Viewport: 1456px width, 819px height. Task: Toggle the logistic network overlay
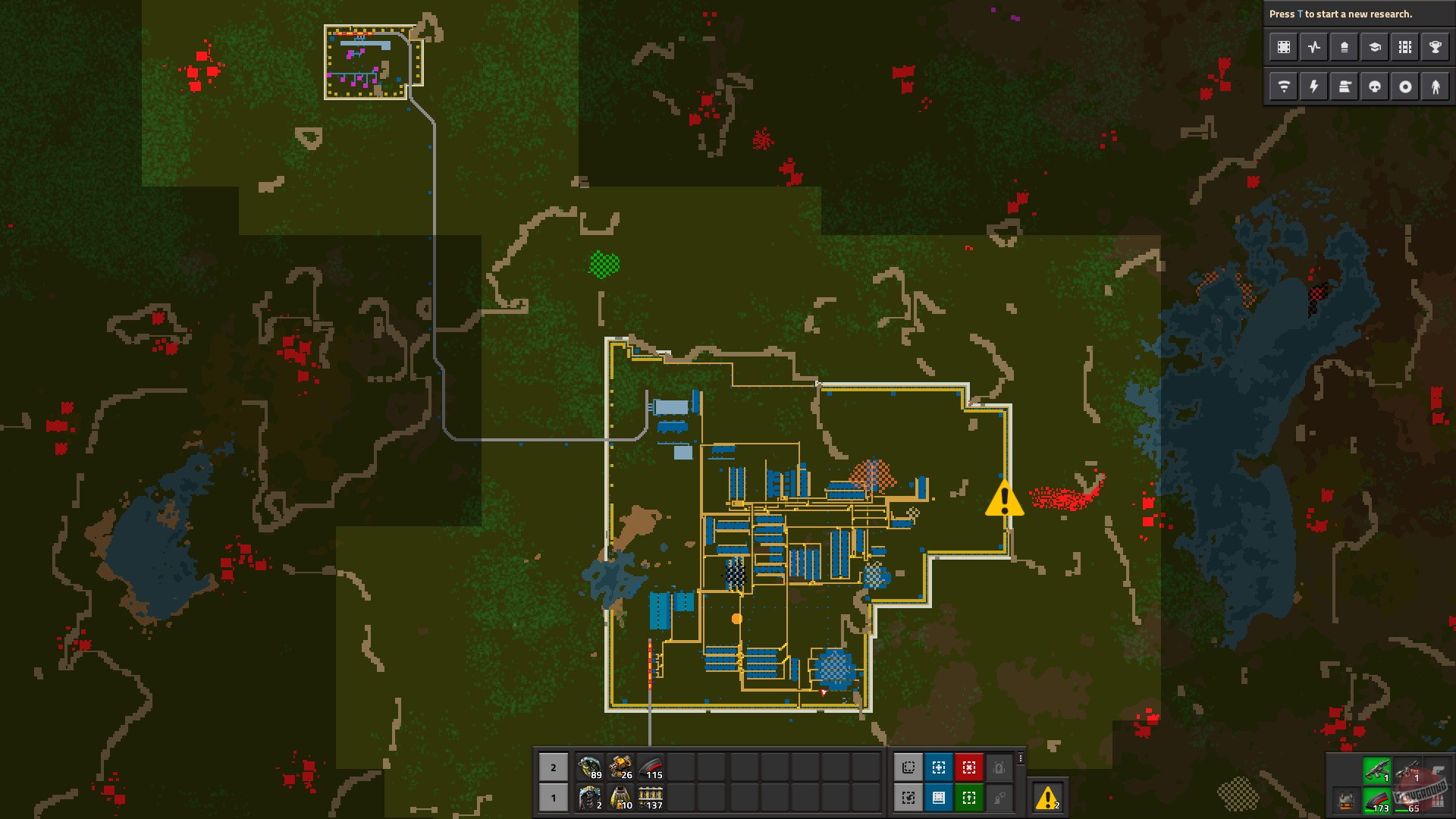pyautogui.click(x=1283, y=86)
